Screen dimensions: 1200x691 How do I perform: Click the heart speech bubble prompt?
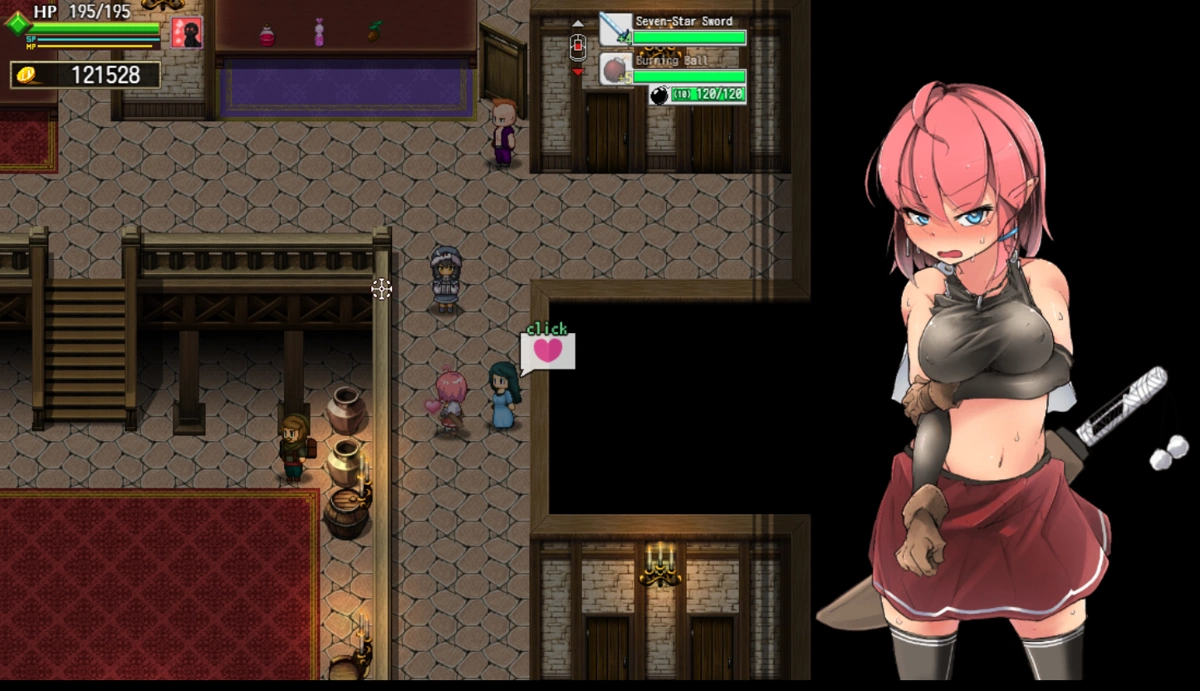pyautogui.click(x=547, y=350)
